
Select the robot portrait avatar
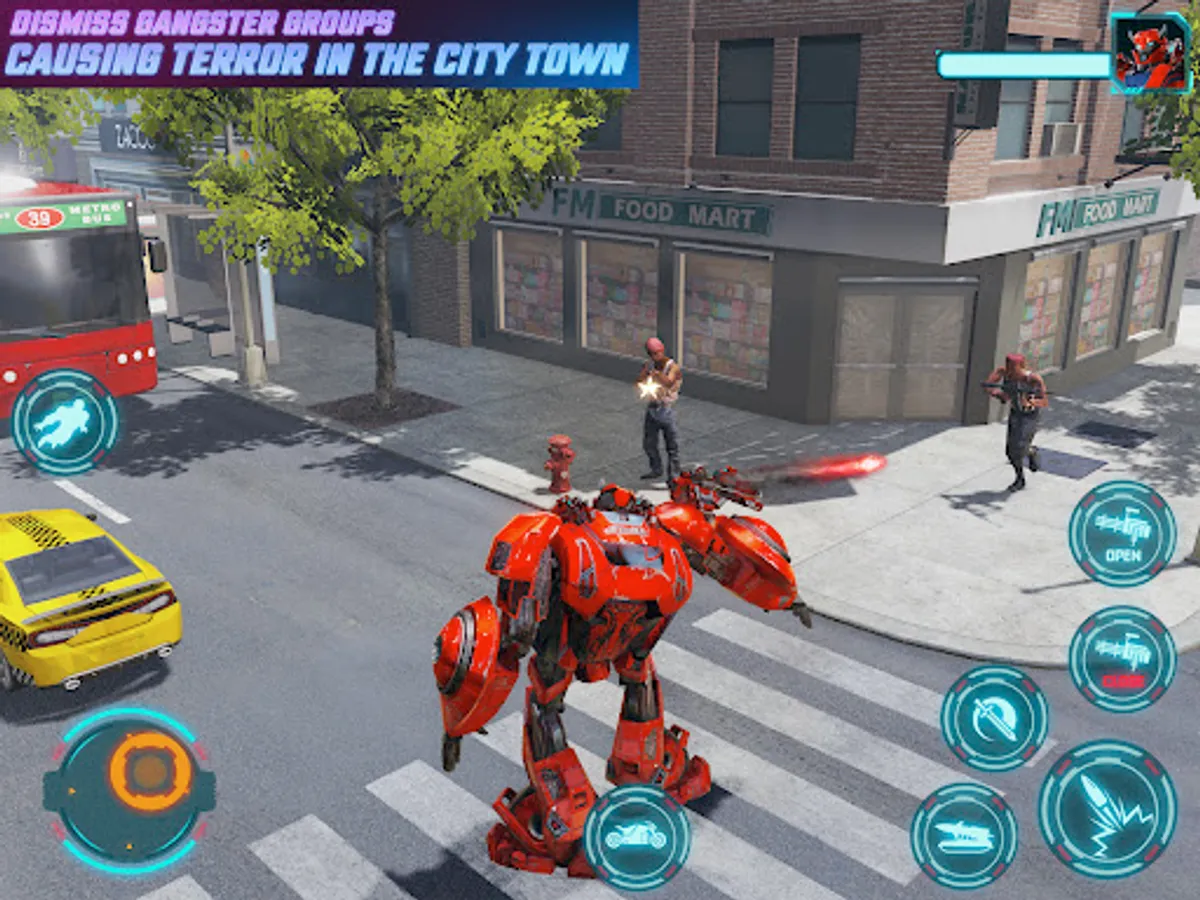(x=1149, y=54)
